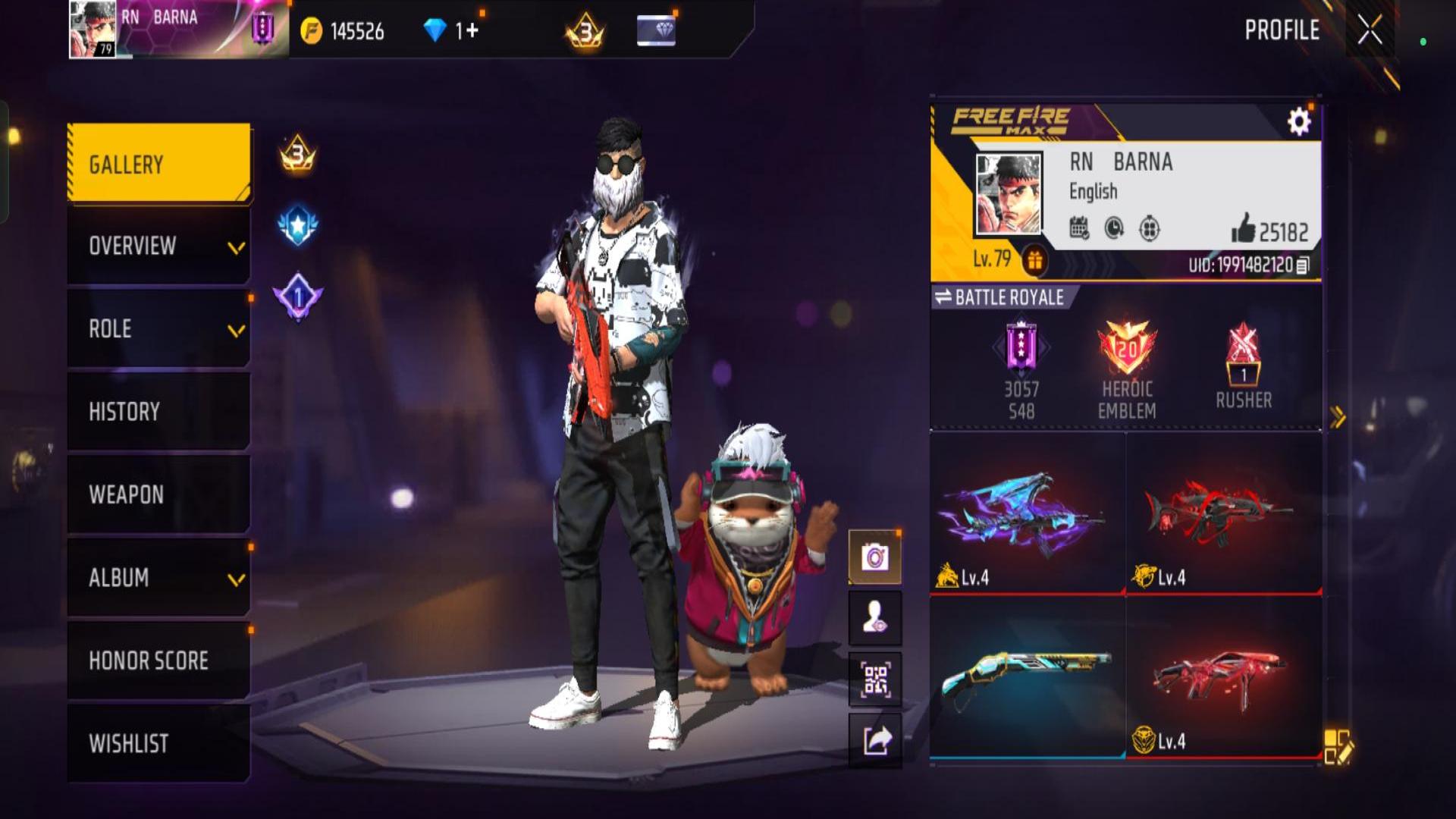1456x819 pixels.
Task: Select the yellow-teal shotgun skin
Action: click(x=1027, y=677)
